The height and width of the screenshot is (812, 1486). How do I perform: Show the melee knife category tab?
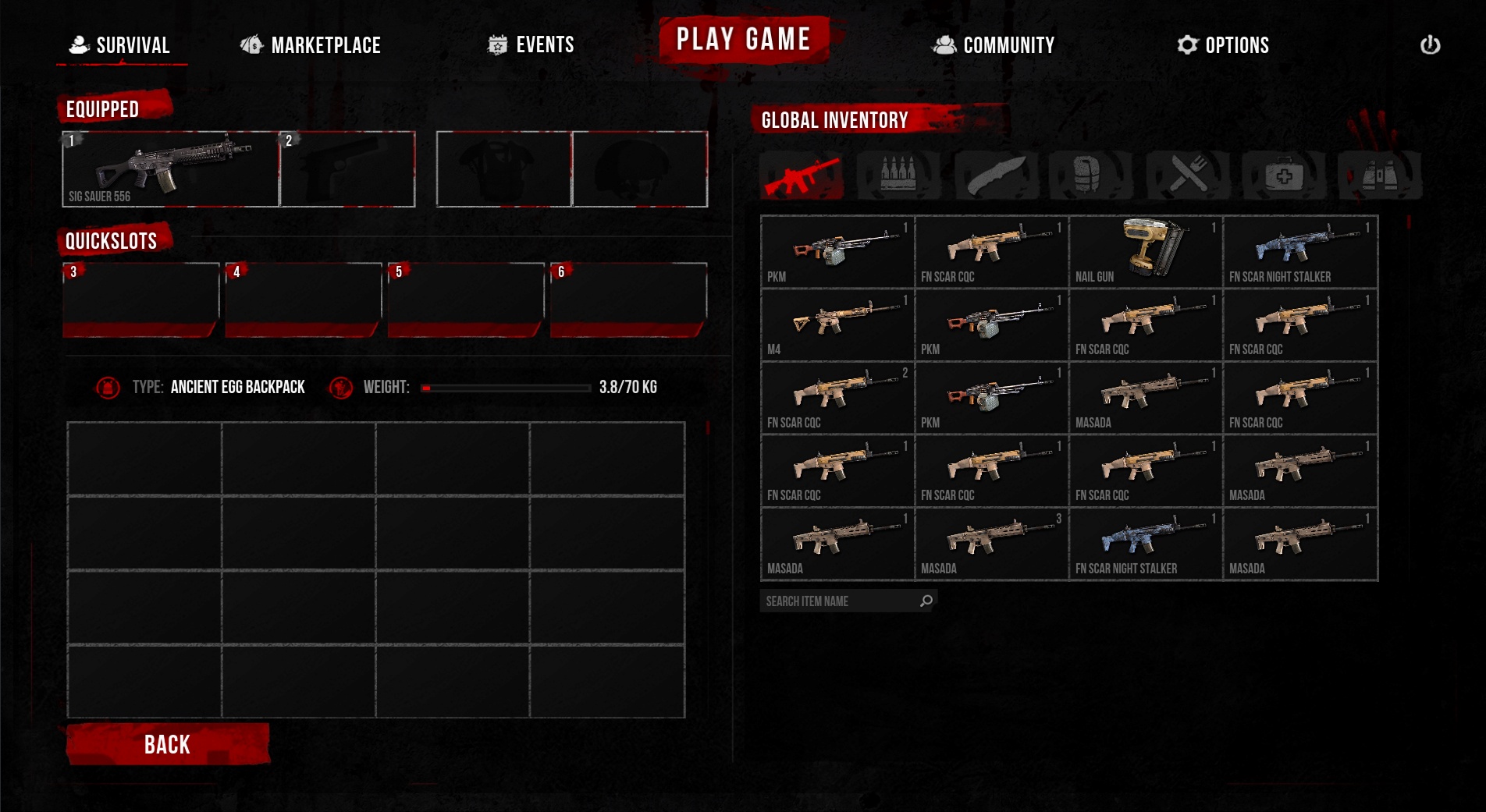pos(995,175)
